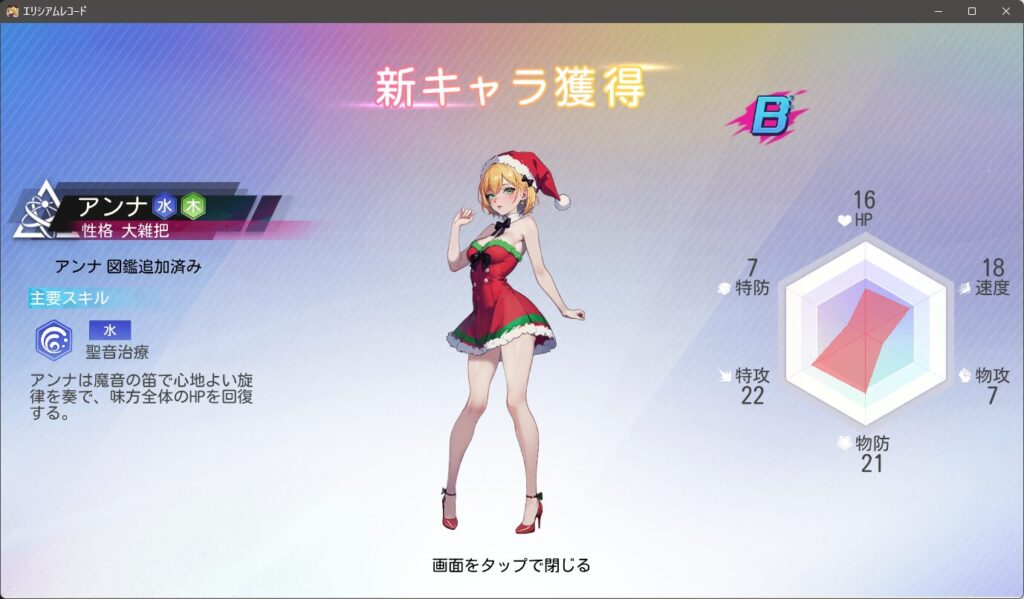The height and width of the screenshot is (599, 1024).
Task: Minimize the game window
Action: [939, 11]
